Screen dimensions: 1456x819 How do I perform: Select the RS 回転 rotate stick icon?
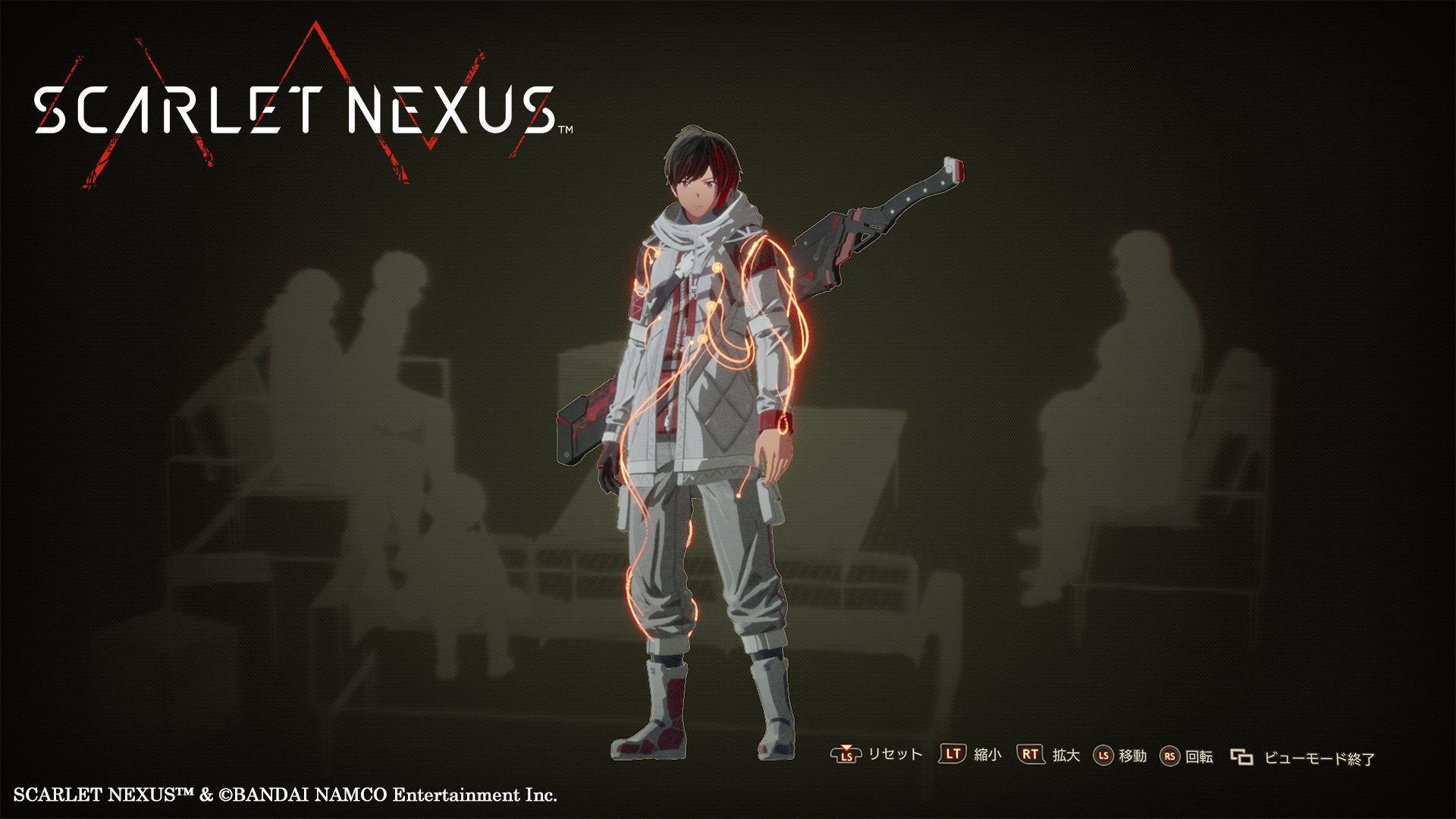click(1170, 756)
